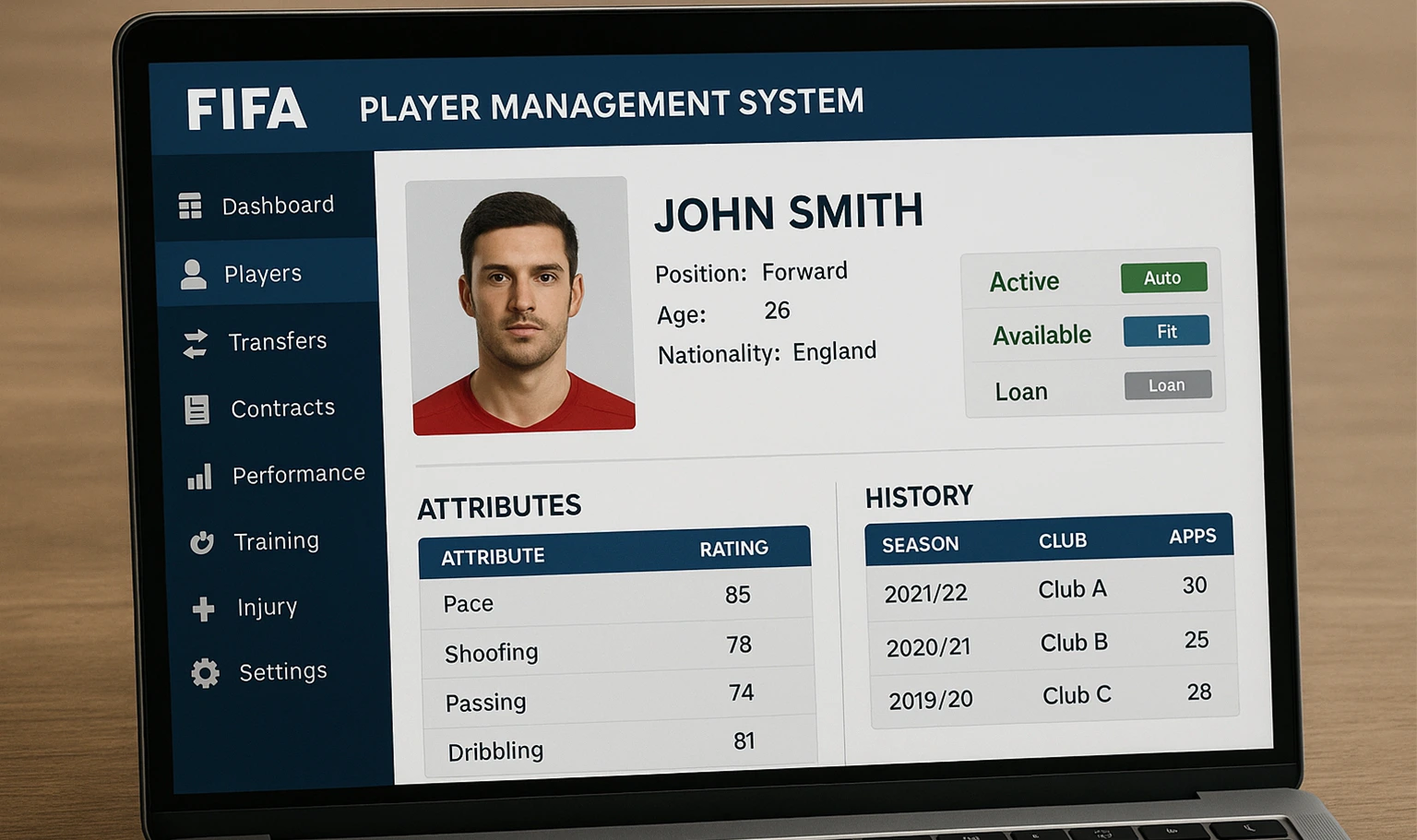Viewport: 1417px width, 840px height.
Task: Open Transfers via the arrows icon
Action: [x=194, y=341]
